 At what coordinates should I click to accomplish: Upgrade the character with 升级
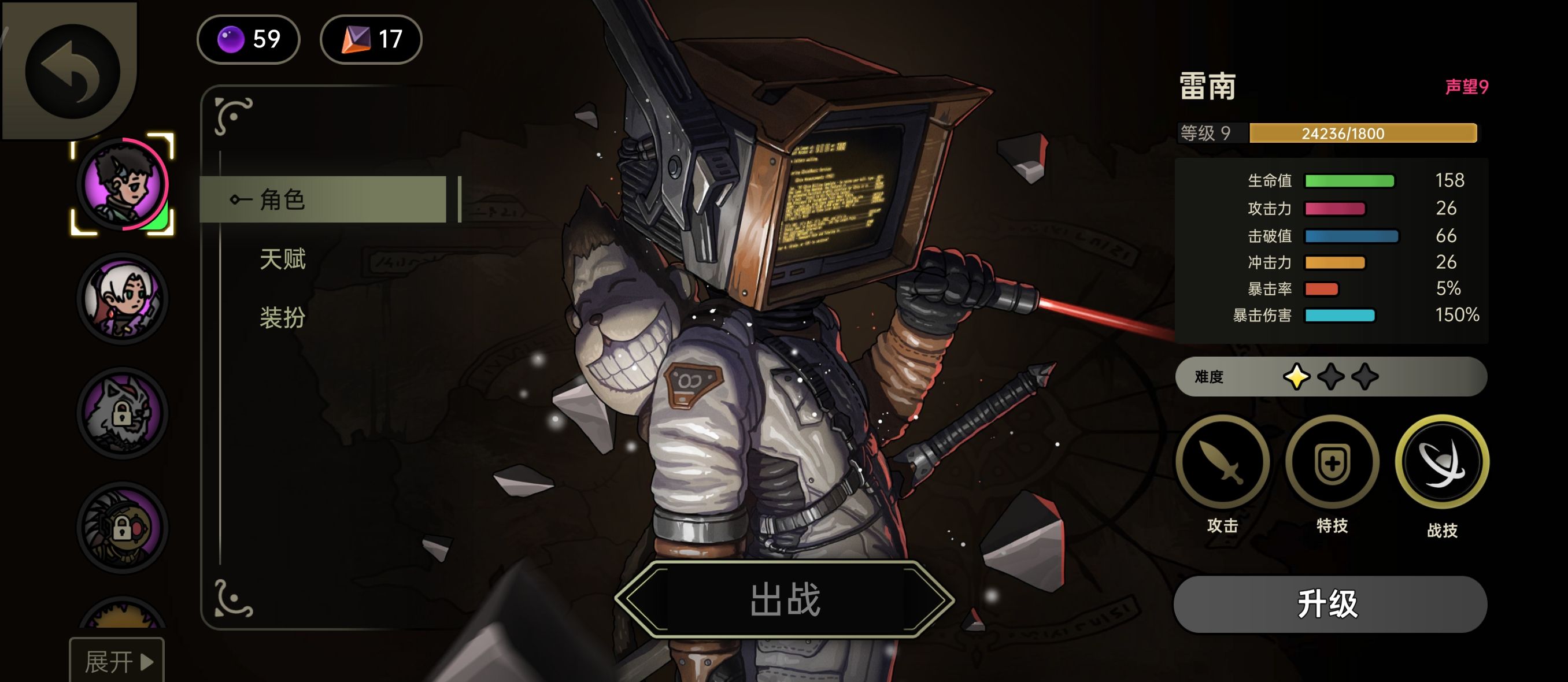(x=1329, y=604)
